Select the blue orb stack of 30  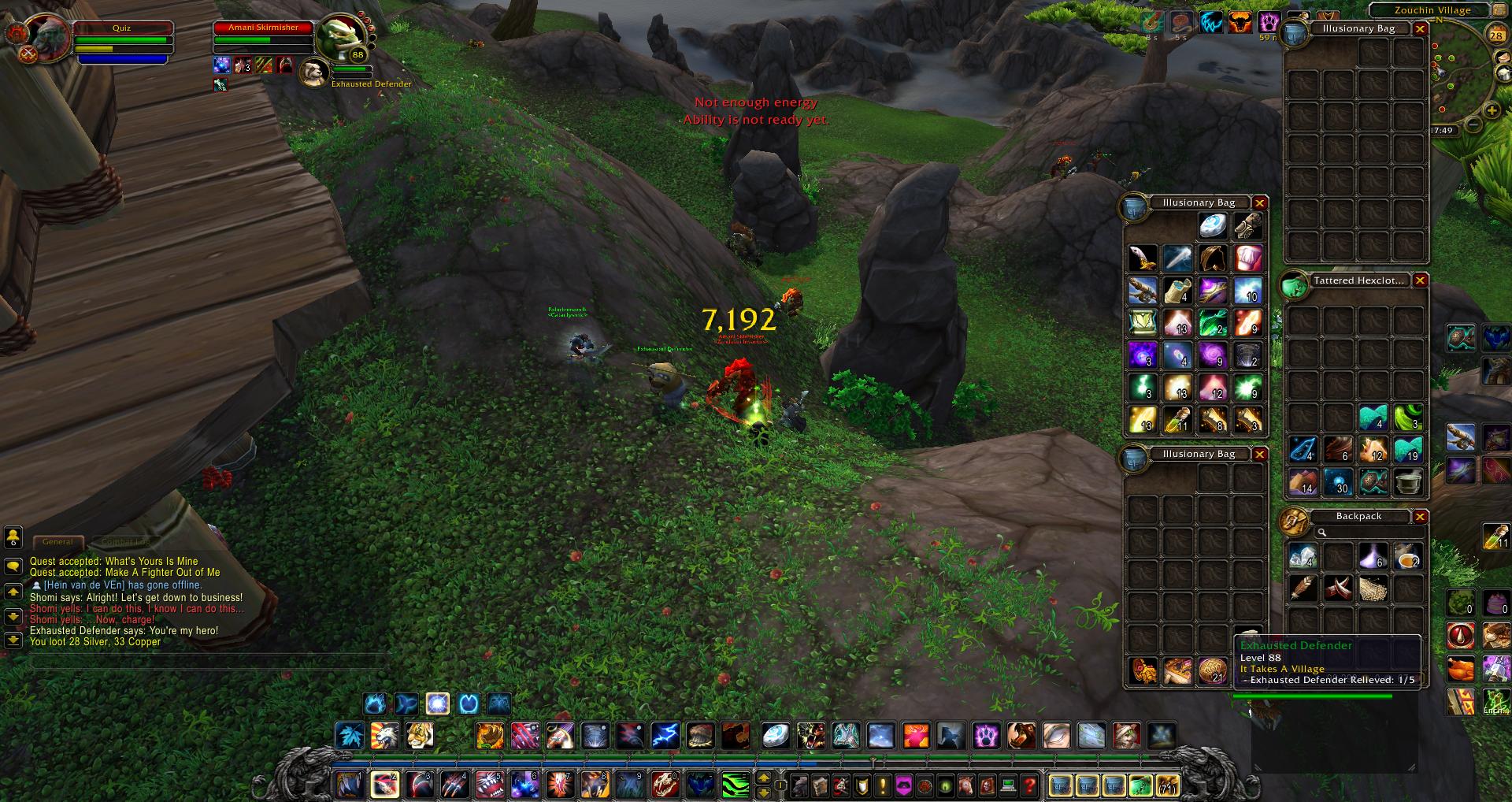(x=1337, y=481)
